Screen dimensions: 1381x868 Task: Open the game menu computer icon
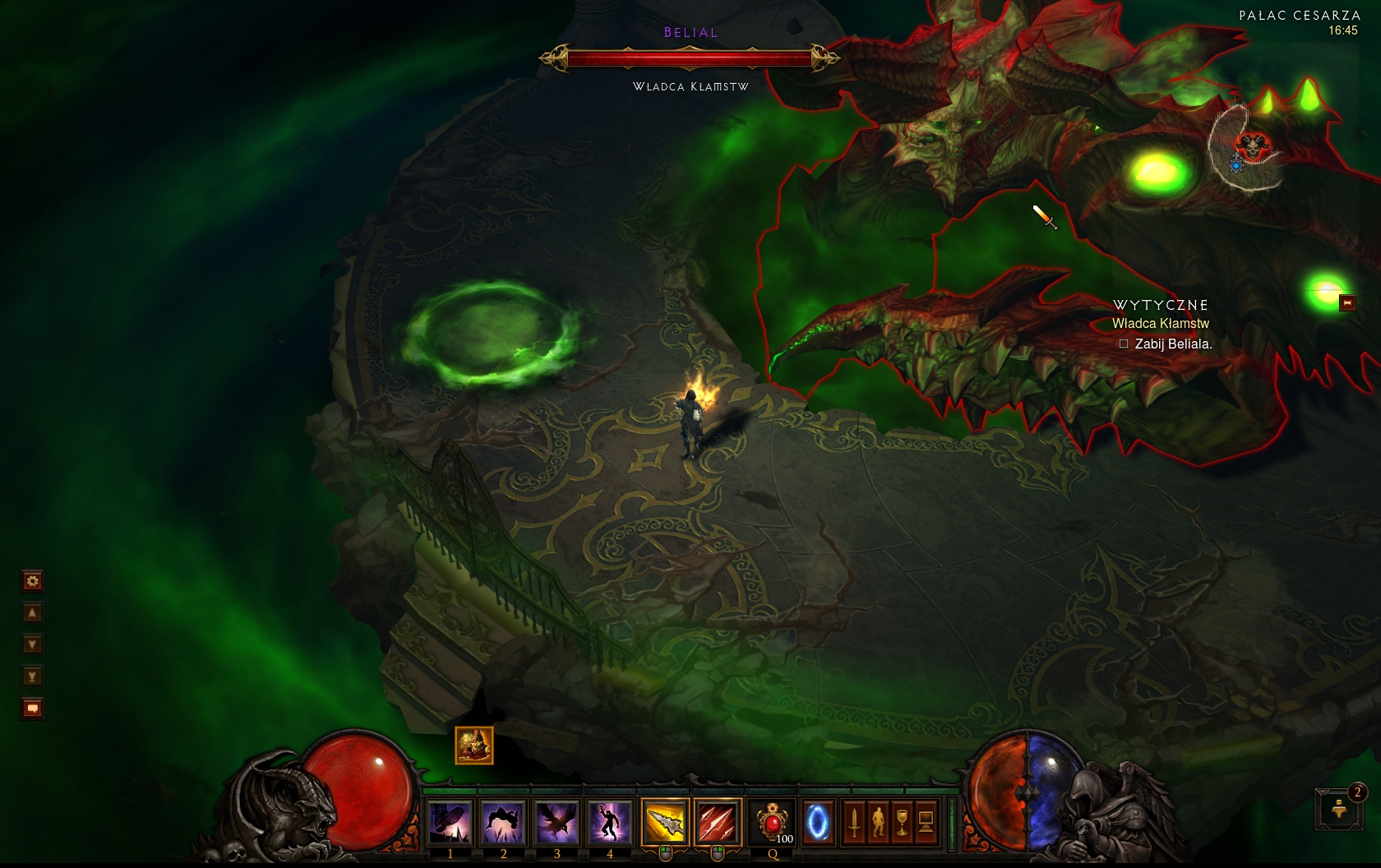926,822
